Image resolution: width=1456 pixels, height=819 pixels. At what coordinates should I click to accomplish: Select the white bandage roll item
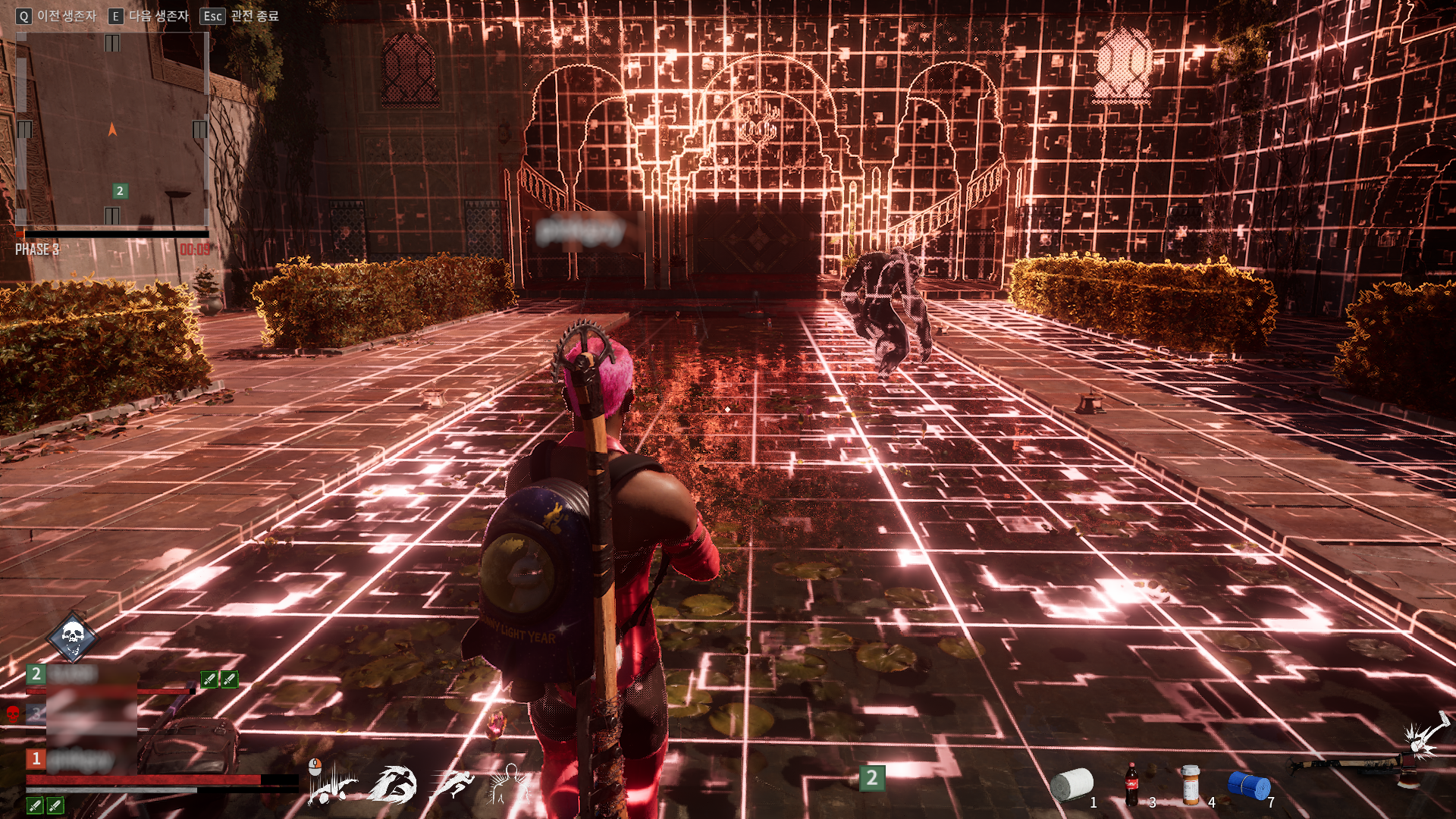coord(1072,785)
